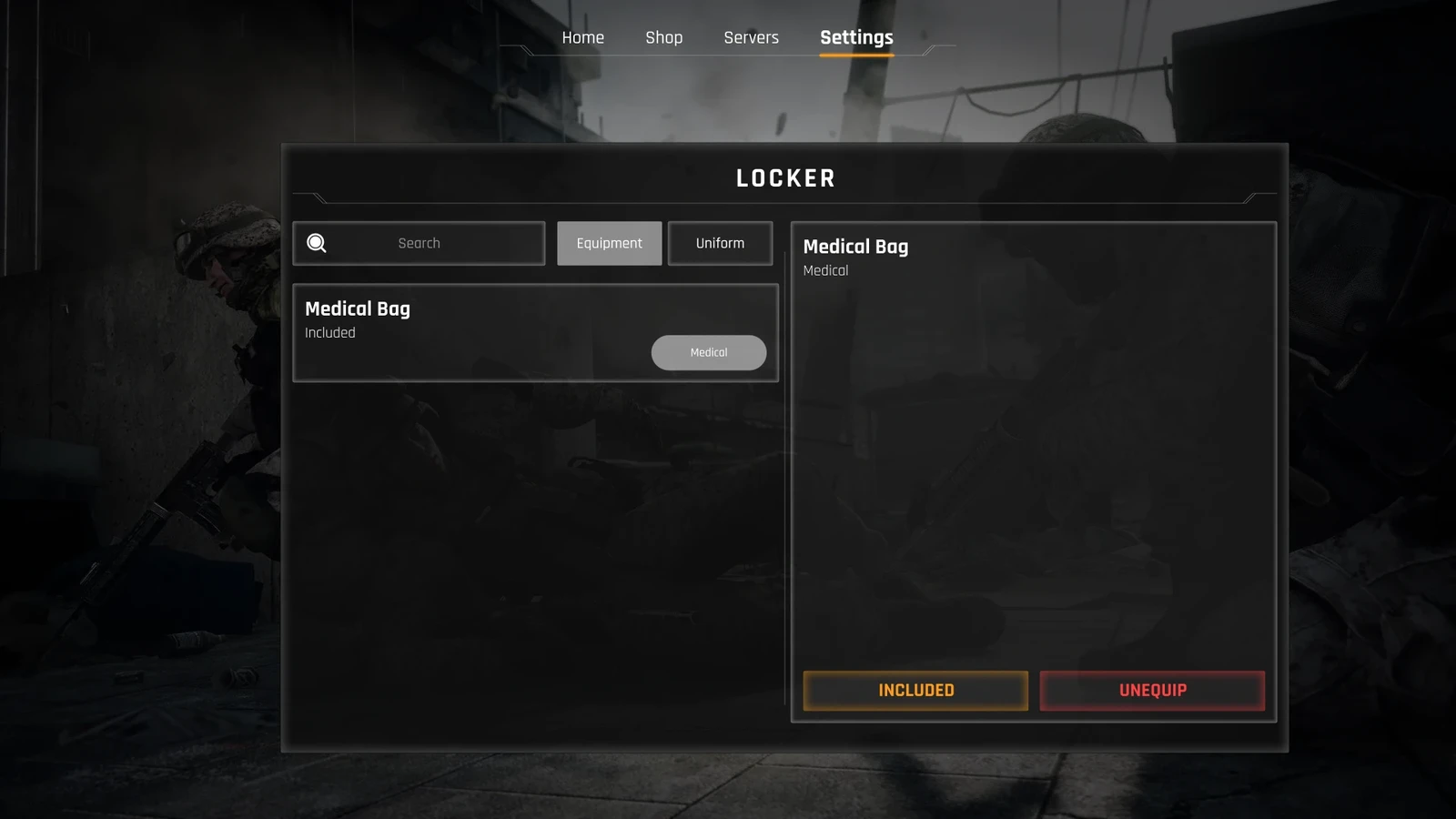Select the Settings tab
The width and height of the screenshot is (1456, 819).
pos(856,37)
